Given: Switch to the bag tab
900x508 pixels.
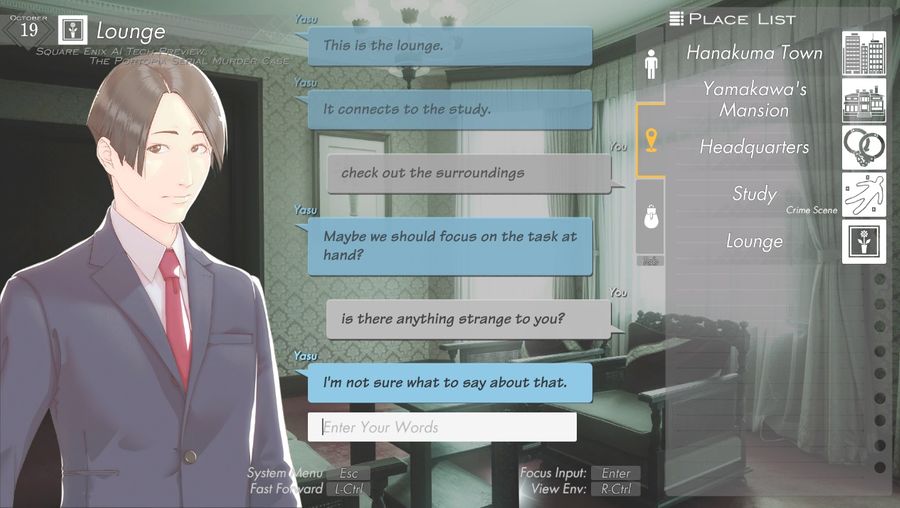Looking at the screenshot, I should [651, 218].
